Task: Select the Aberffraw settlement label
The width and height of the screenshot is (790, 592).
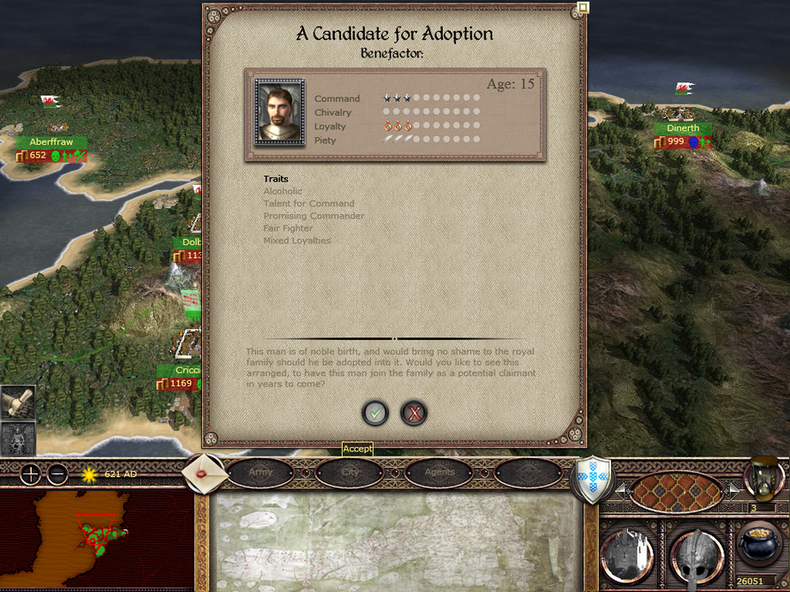Action: (x=50, y=142)
